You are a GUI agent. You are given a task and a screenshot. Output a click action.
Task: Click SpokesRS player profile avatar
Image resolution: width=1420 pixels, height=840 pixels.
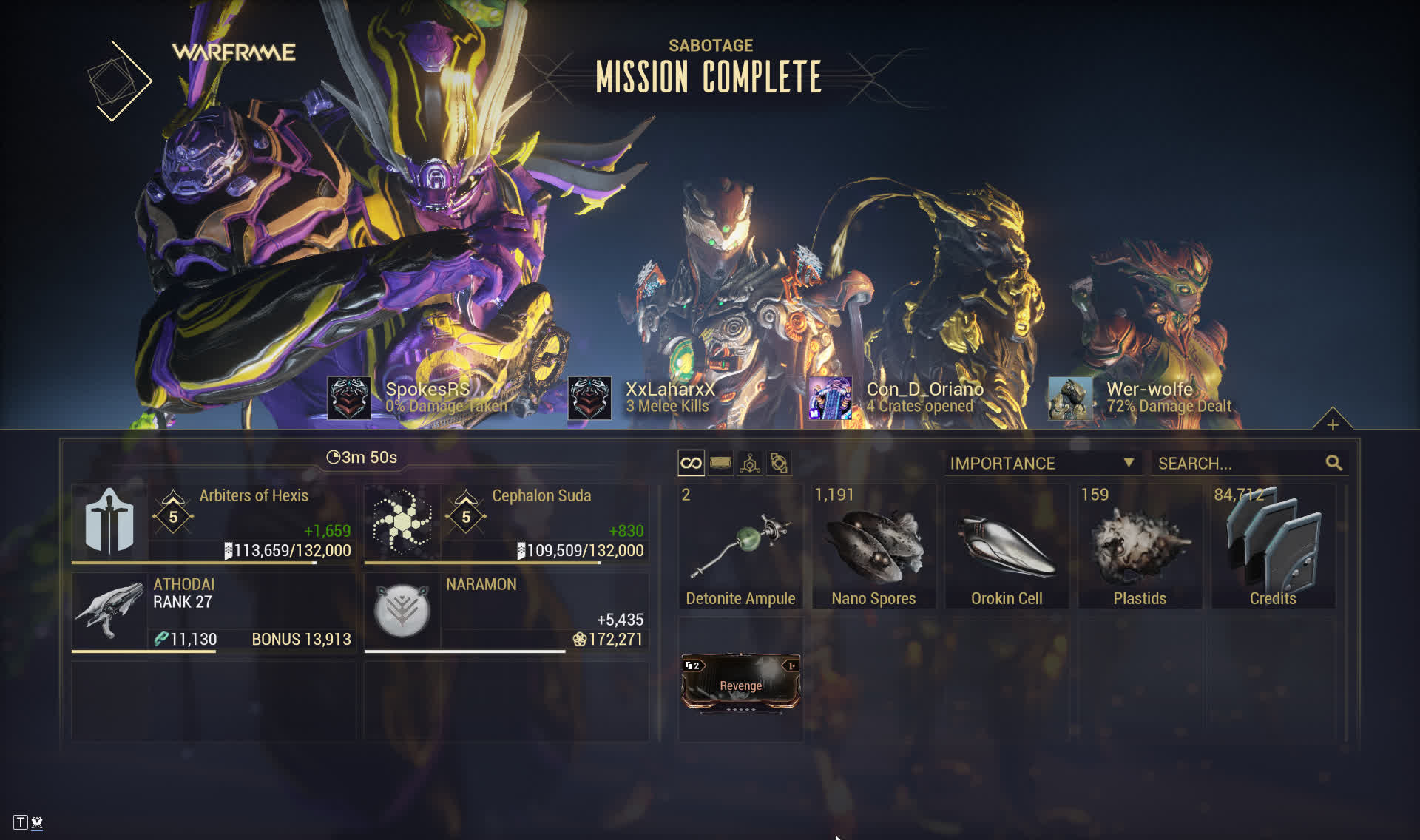coord(349,398)
